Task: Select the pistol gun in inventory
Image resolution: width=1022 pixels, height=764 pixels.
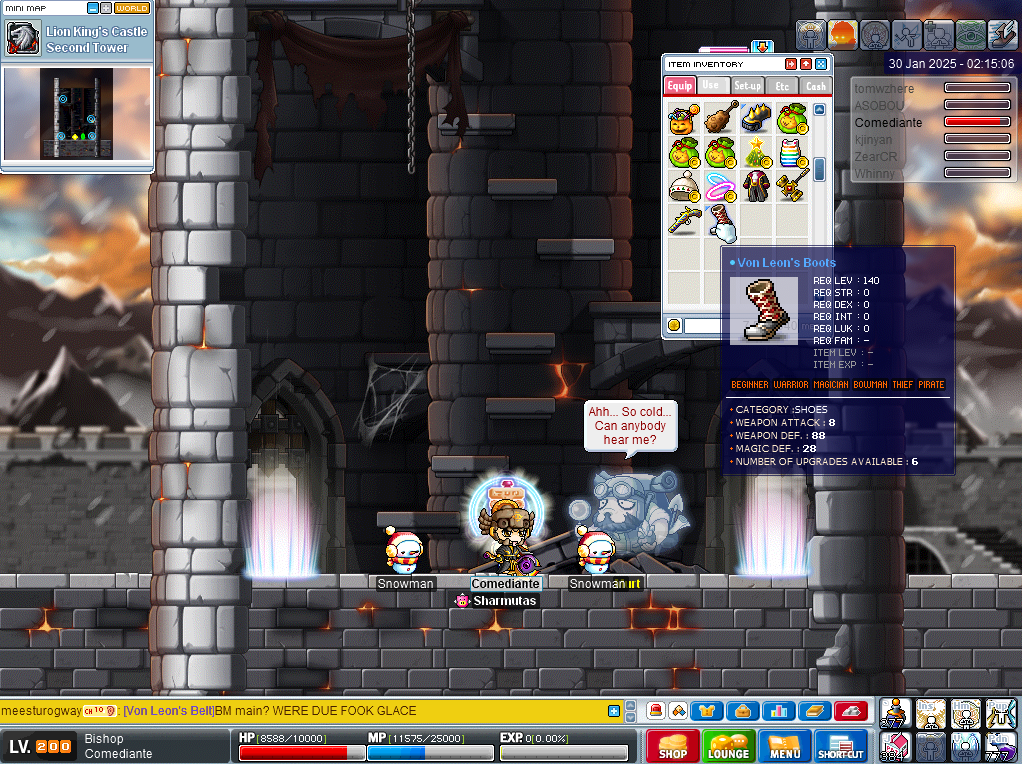Action: (684, 220)
